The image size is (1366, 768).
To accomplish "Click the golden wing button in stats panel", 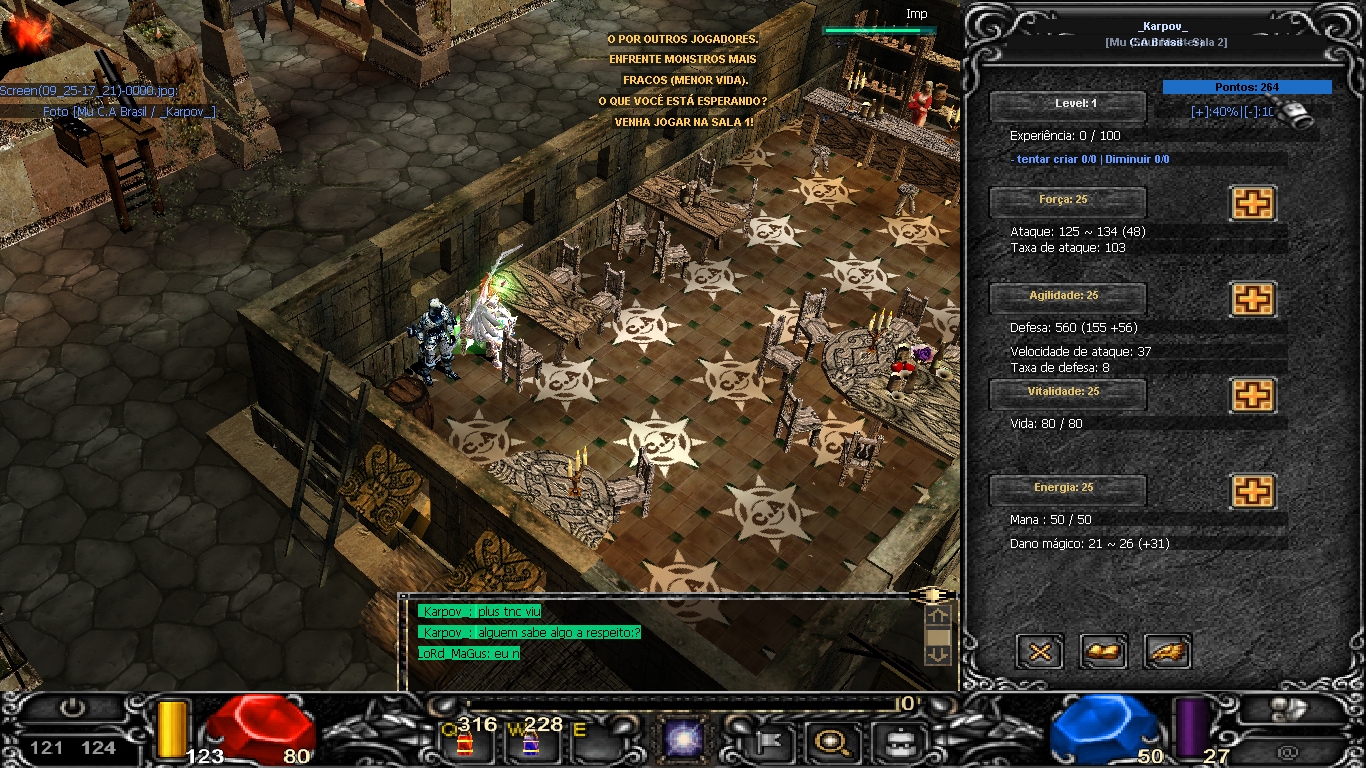I will point(1167,652).
